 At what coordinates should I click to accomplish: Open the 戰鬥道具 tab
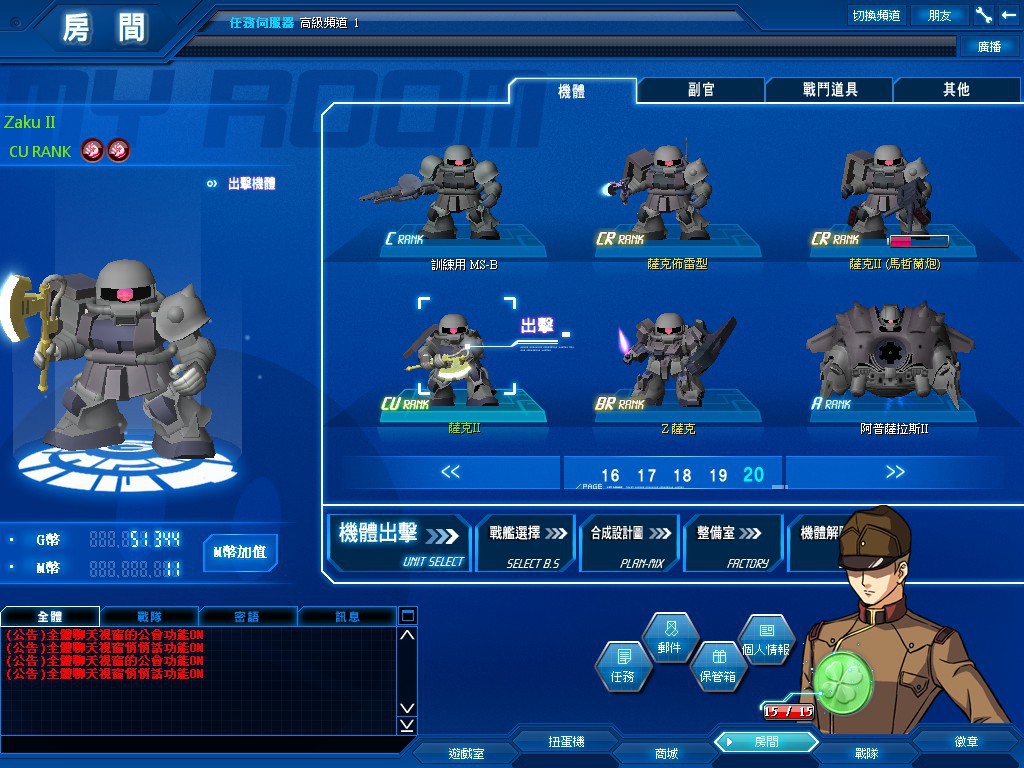click(x=829, y=90)
